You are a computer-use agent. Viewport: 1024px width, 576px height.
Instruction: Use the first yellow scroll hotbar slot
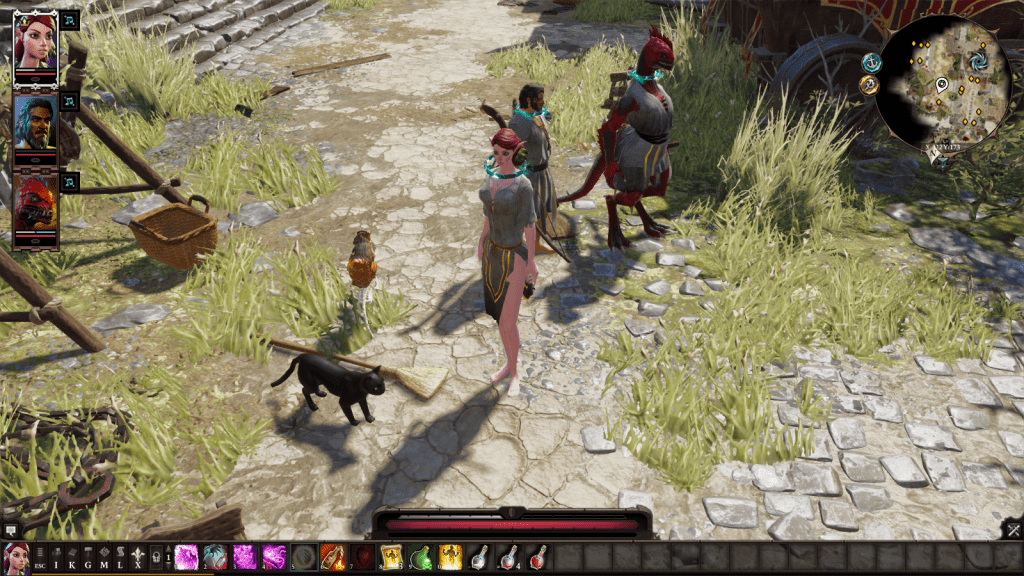click(x=391, y=557)
